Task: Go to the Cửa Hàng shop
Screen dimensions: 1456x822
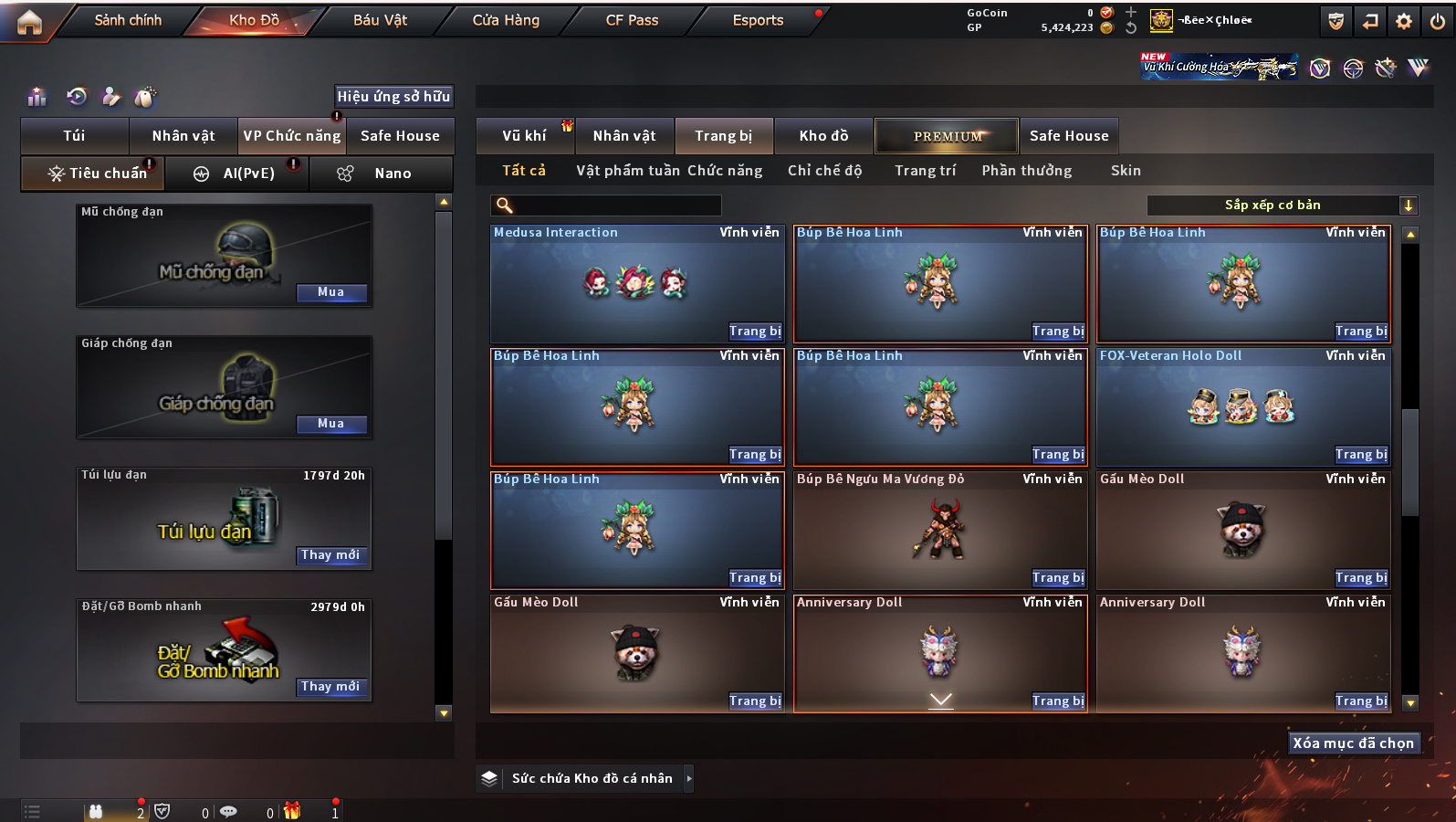Action: [x=506, y=20]
